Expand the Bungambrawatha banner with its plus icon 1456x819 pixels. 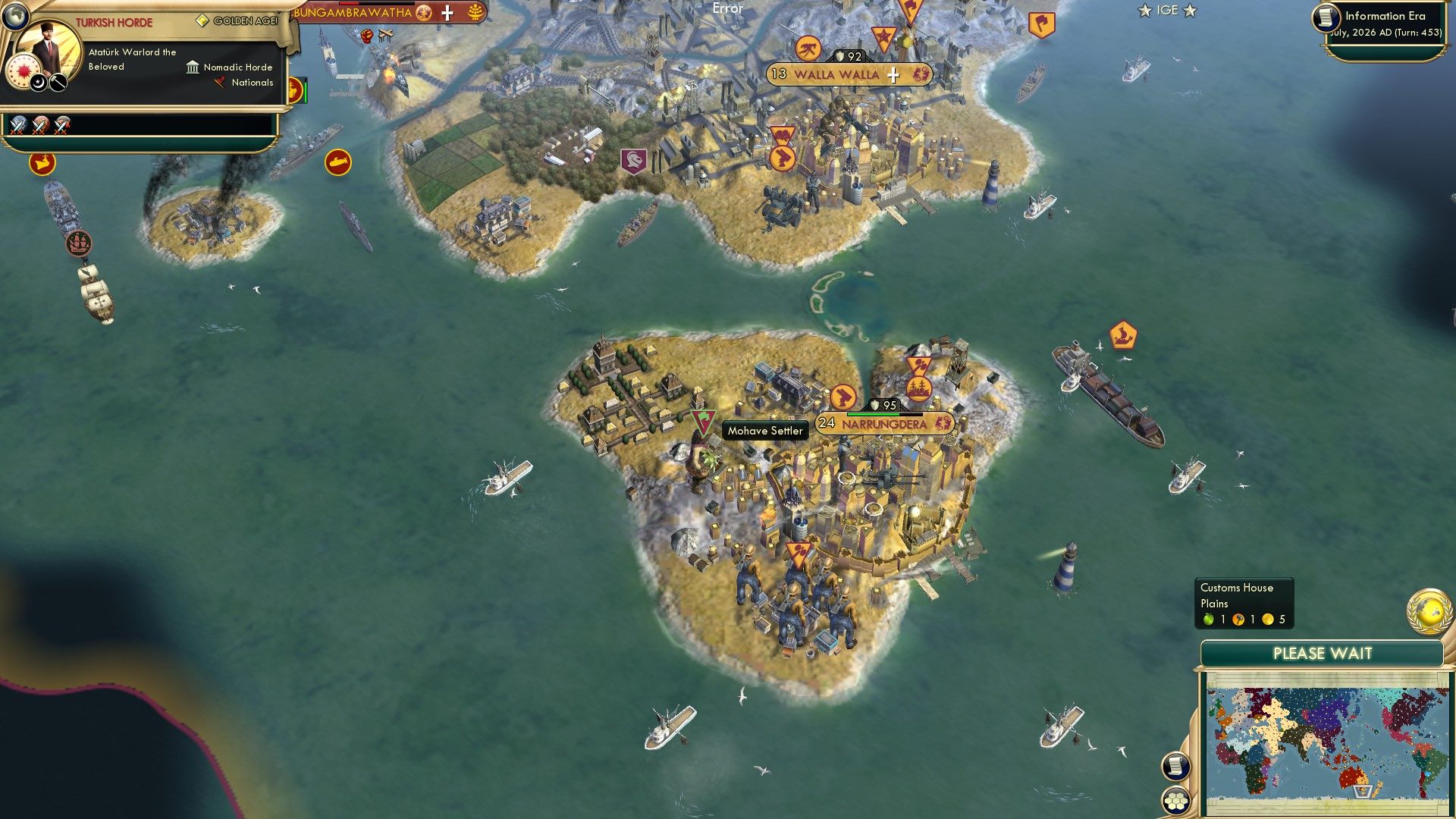447,13
